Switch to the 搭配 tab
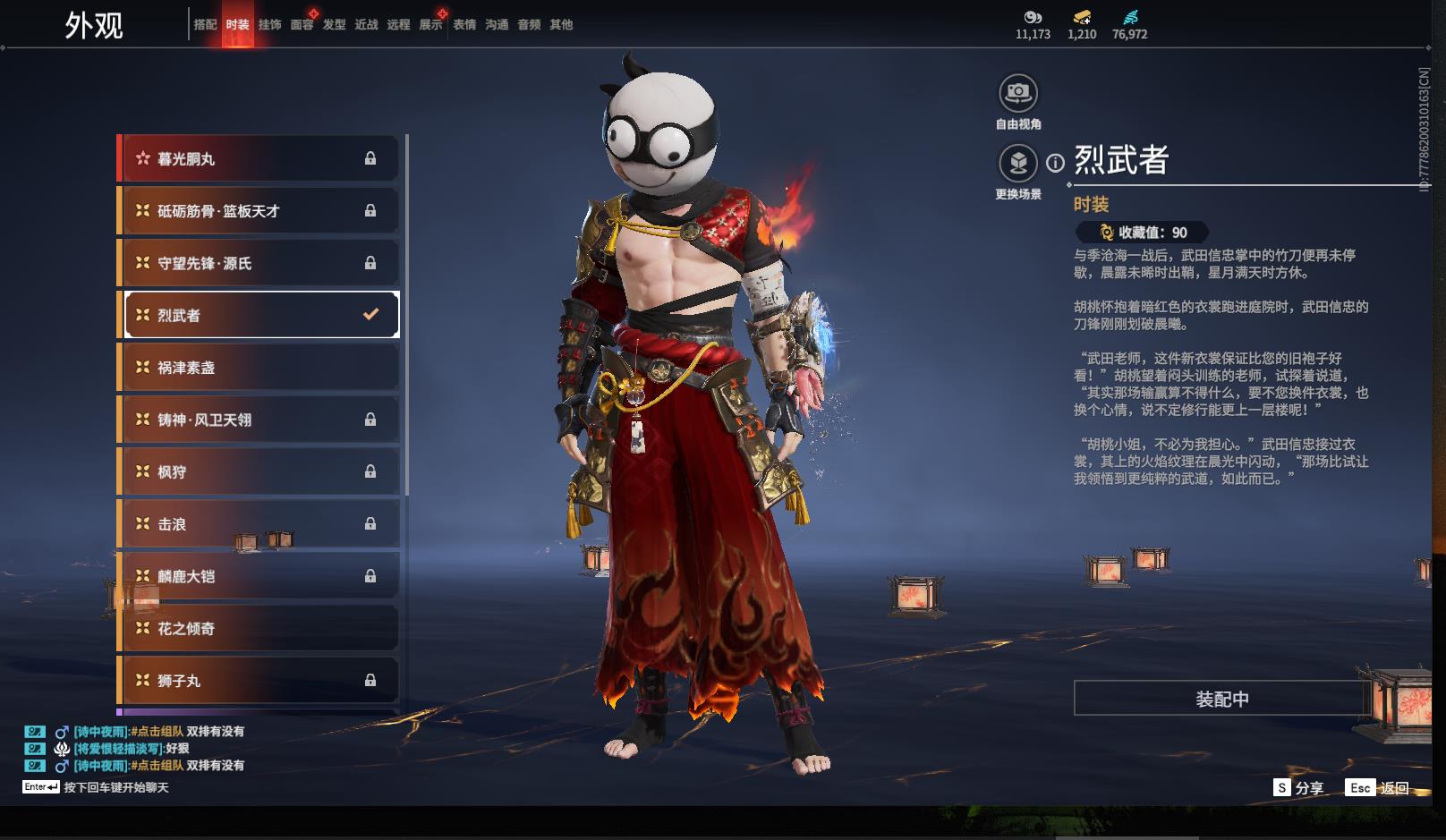The height and width of the screenshot is (840, 1446). tap(205, 25)
